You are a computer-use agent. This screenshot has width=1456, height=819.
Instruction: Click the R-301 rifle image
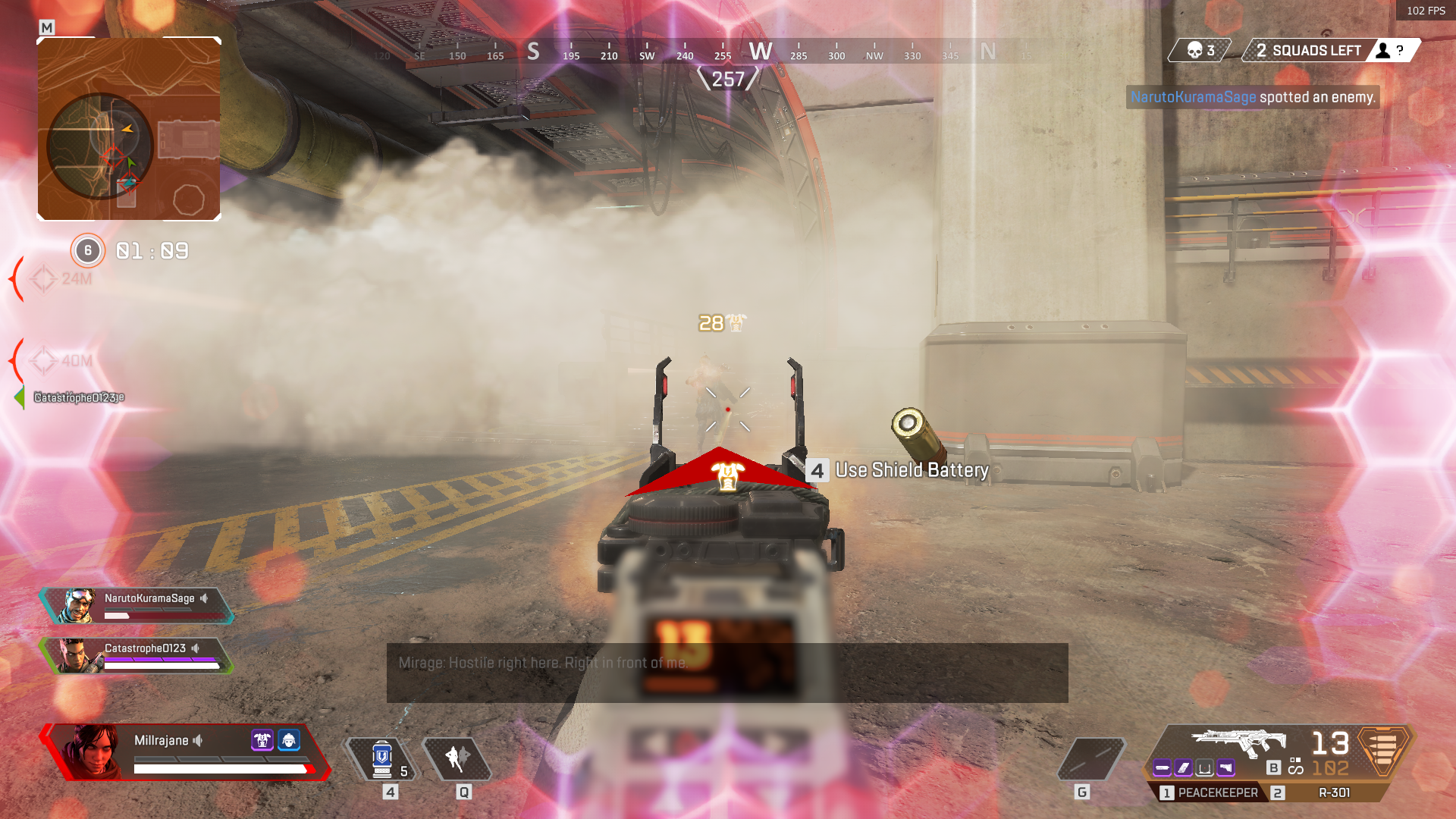point(1238,742)
